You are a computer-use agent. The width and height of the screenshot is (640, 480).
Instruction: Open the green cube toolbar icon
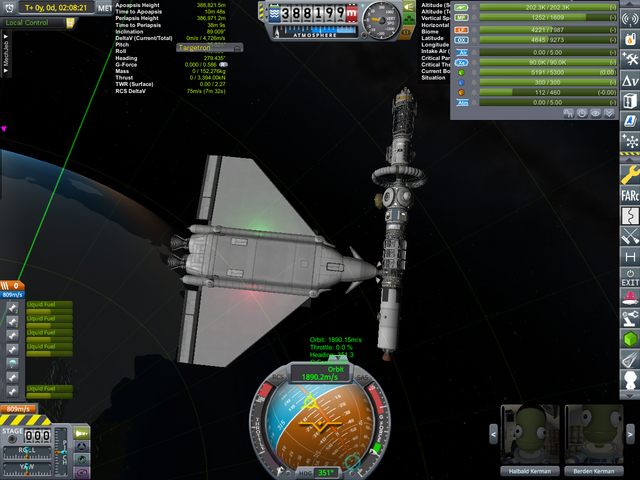pyautogui.click(x=630, y=341)
